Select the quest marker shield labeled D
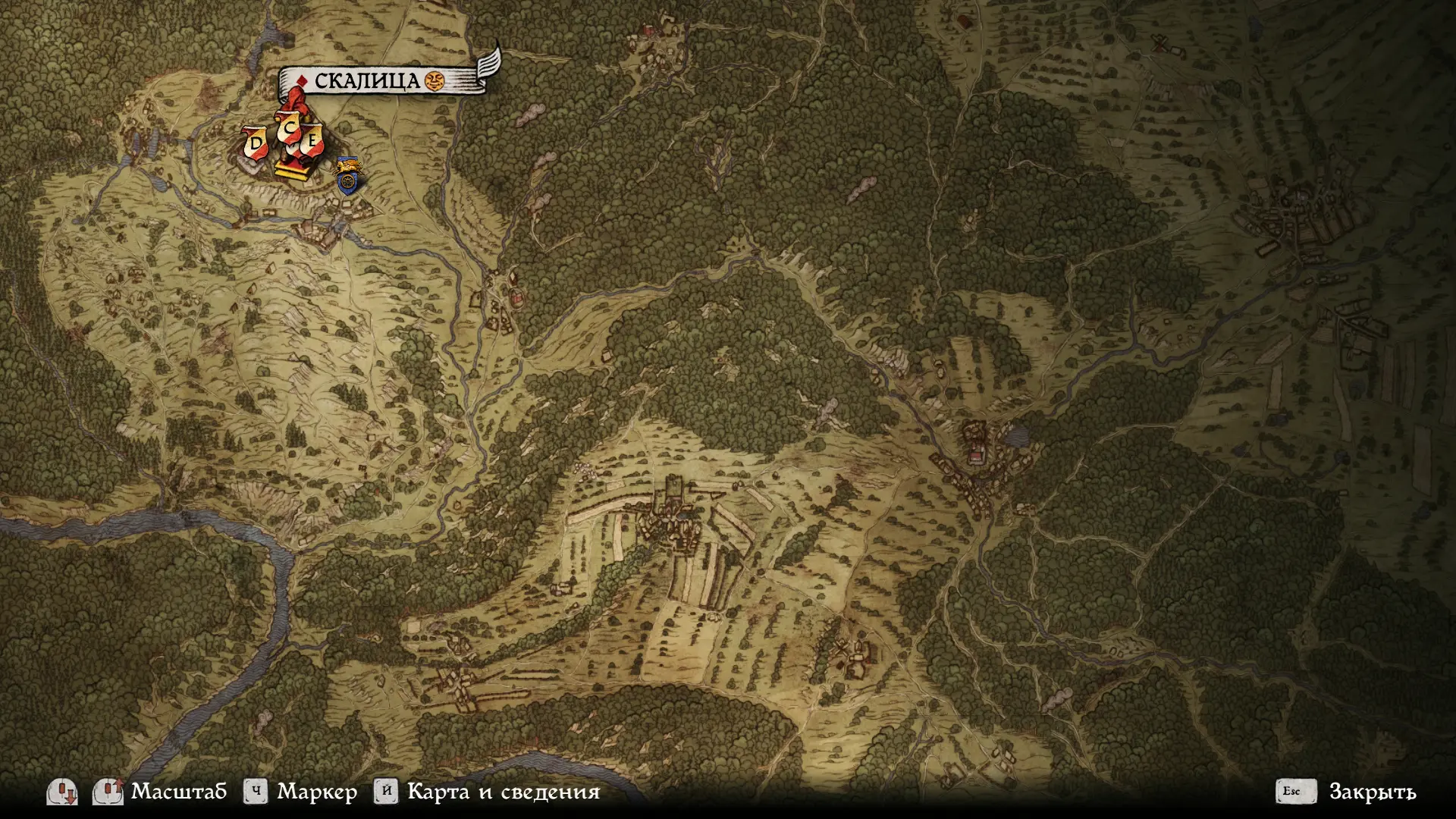This screenshot has height=819, width=1456. point(256,143)
